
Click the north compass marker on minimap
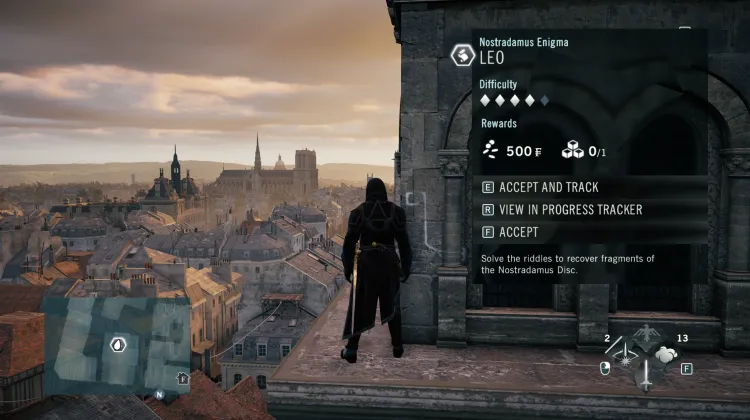[159, 394]
